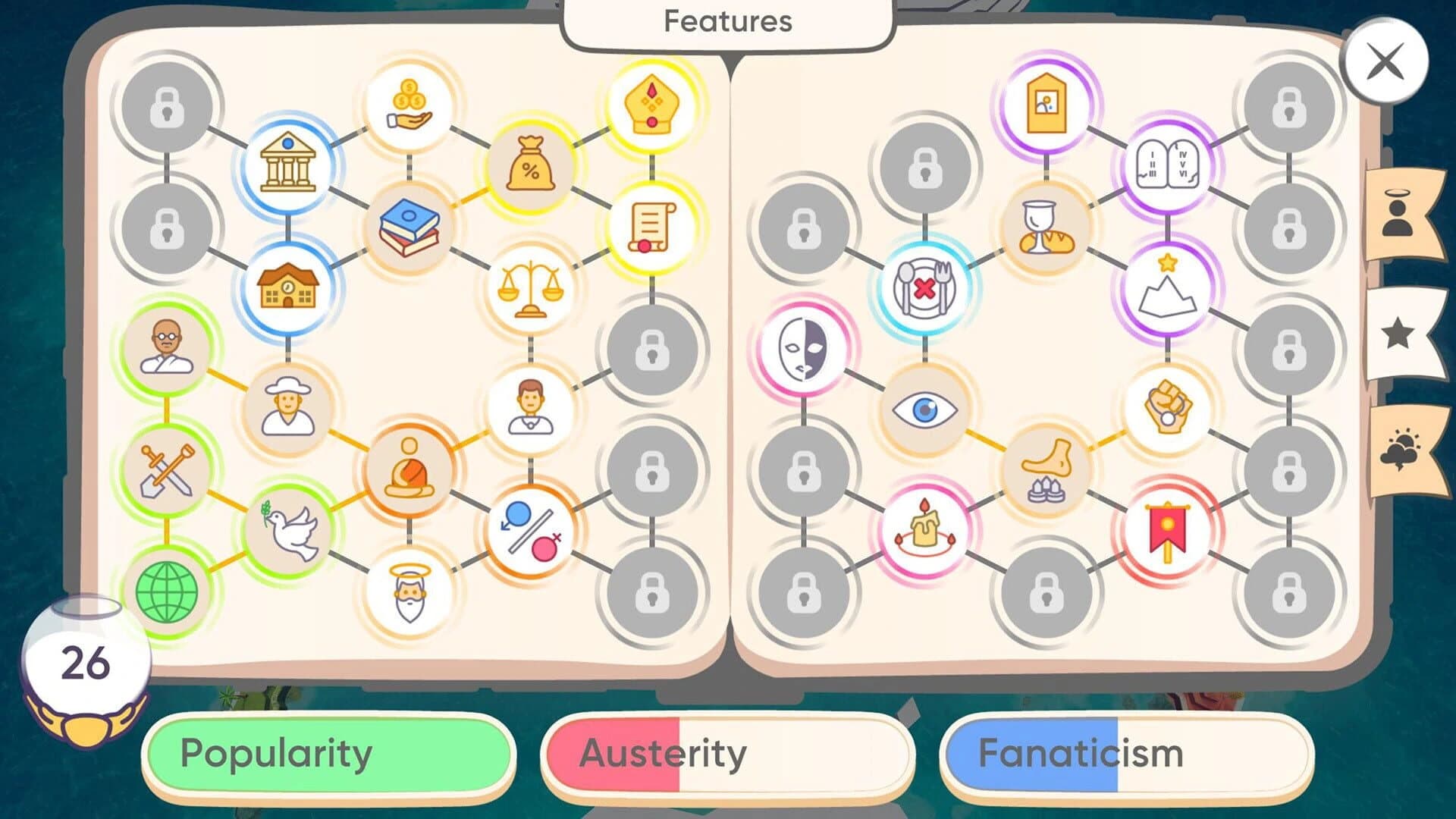Toggle the green globe node
1456x819 pixels.
coord(168,593)
